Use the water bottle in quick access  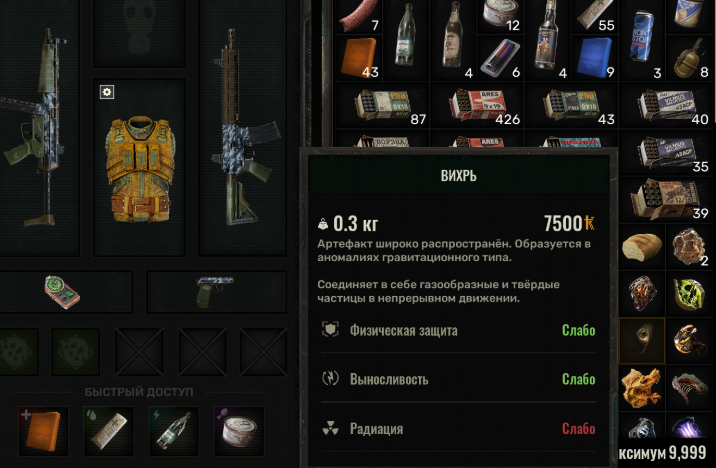[x=173, y=430]
